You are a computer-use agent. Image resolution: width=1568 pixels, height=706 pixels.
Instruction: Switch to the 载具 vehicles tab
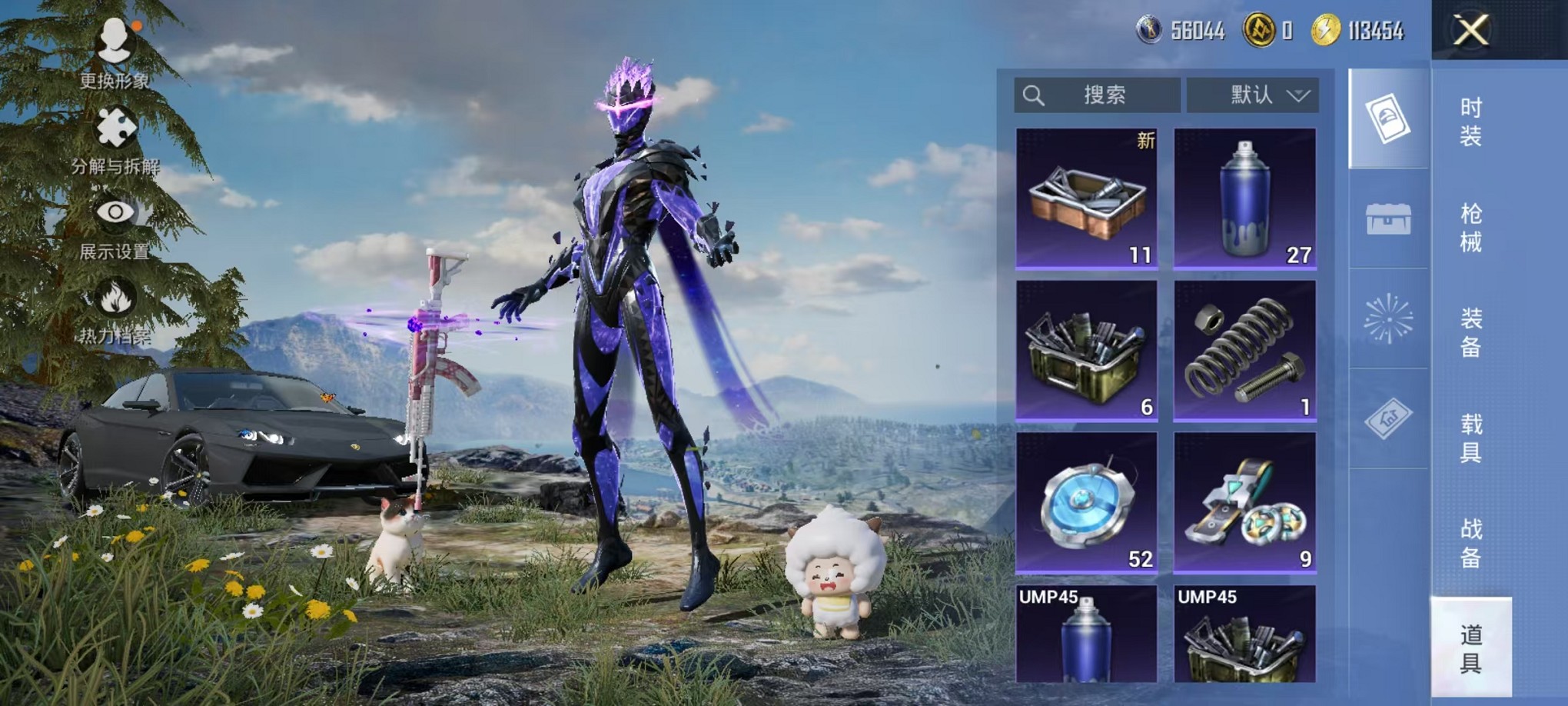1470,438
